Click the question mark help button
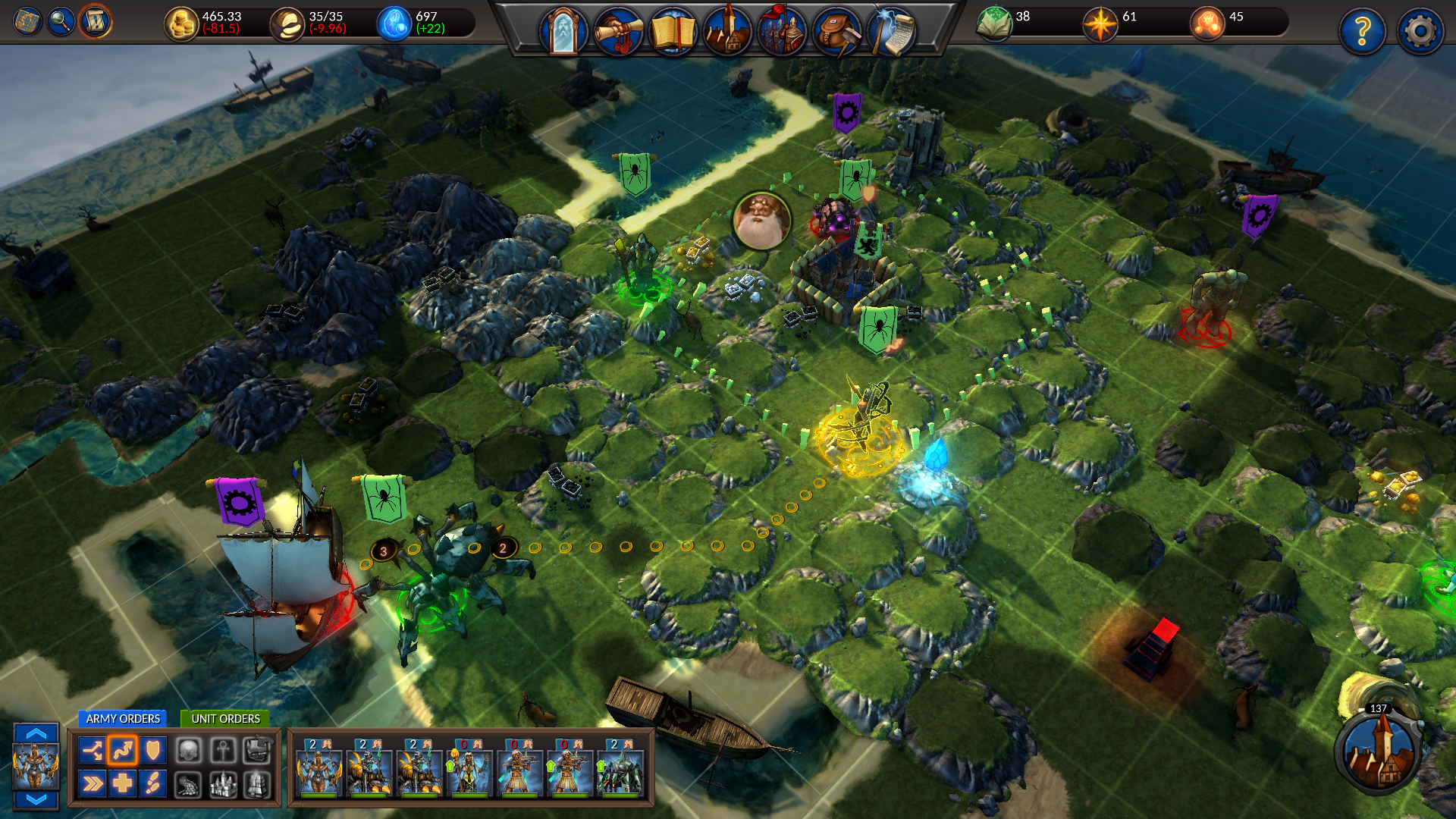This screenshot has height=819, width=1456. click(1363, 30)
